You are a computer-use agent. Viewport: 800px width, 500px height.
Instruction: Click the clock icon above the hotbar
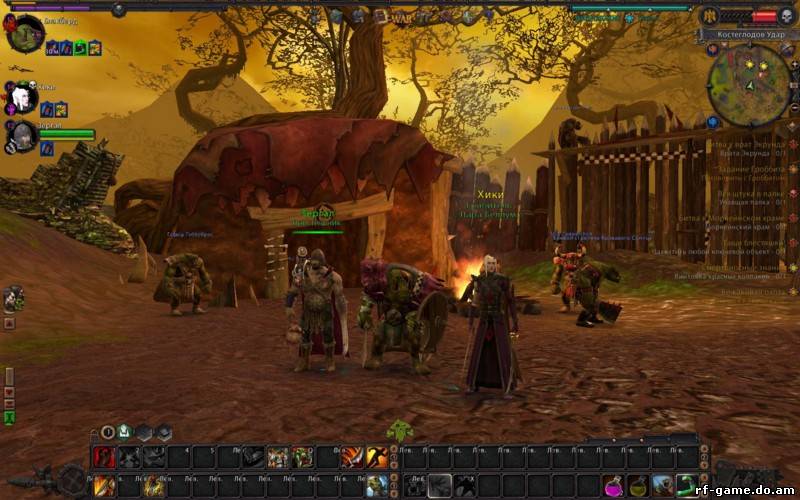click(x=107, y=432)
